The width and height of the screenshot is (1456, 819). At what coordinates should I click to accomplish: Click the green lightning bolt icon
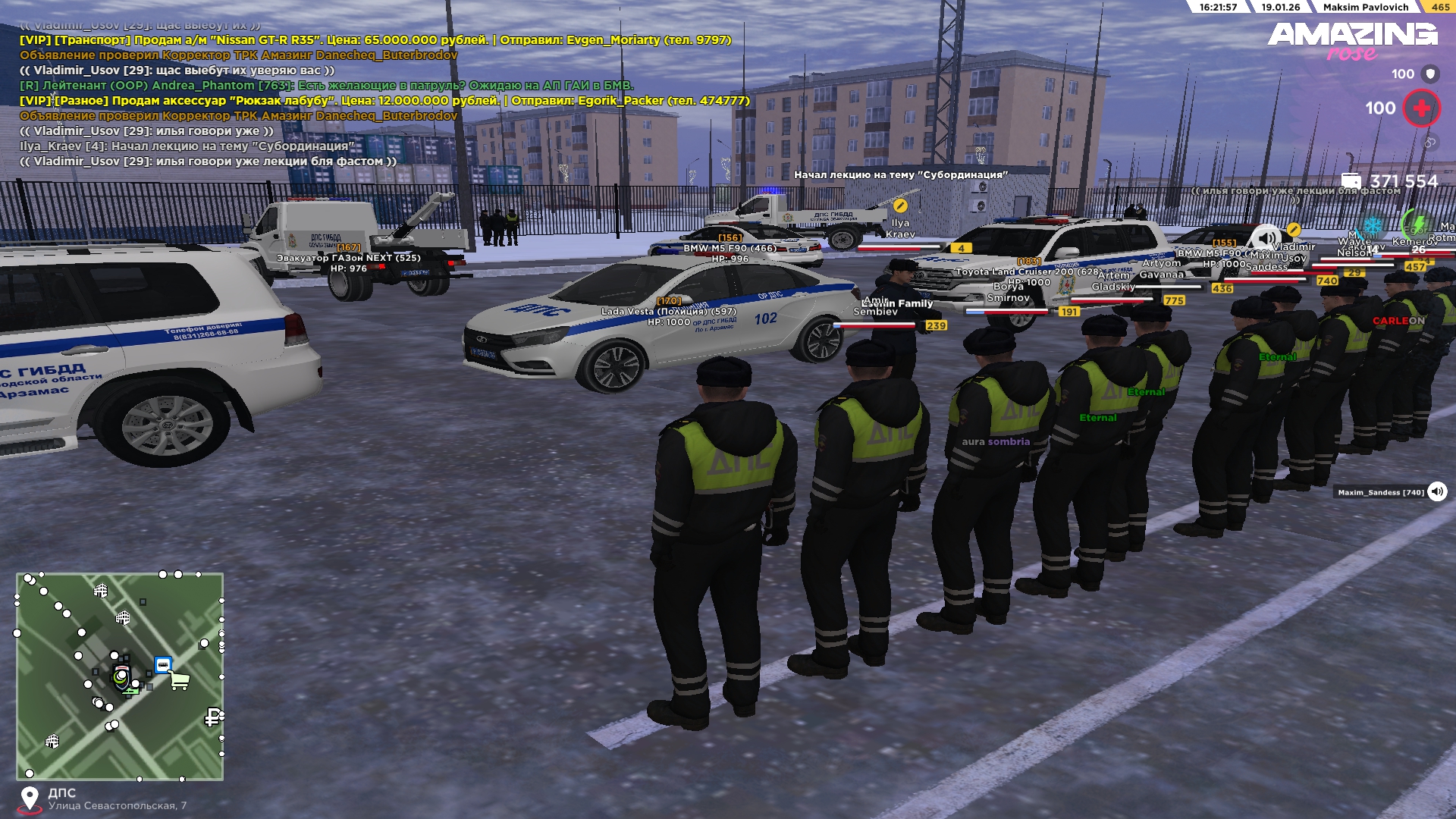point(1417,224)
